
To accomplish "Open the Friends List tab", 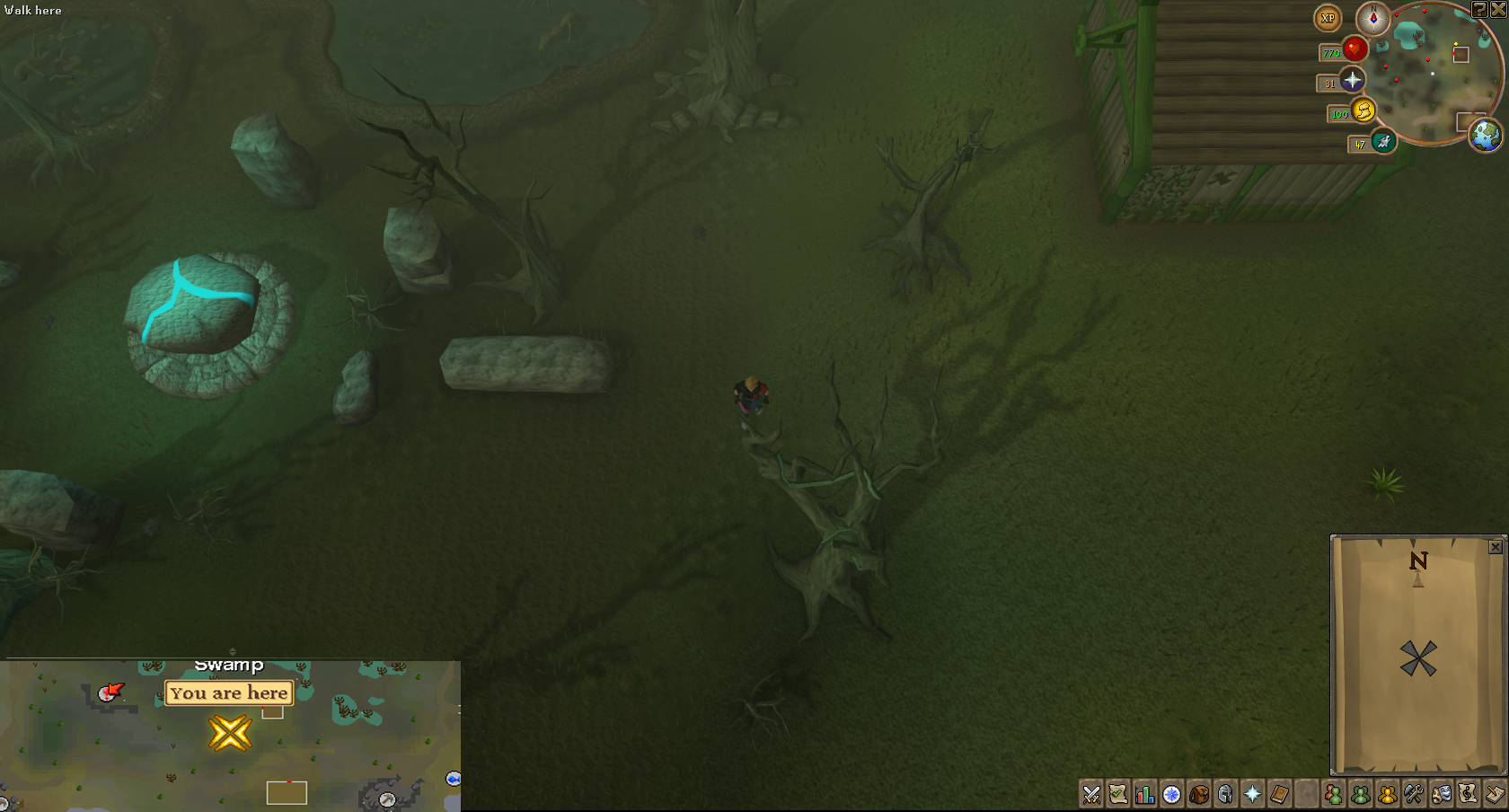I will tap(1333, 794).
